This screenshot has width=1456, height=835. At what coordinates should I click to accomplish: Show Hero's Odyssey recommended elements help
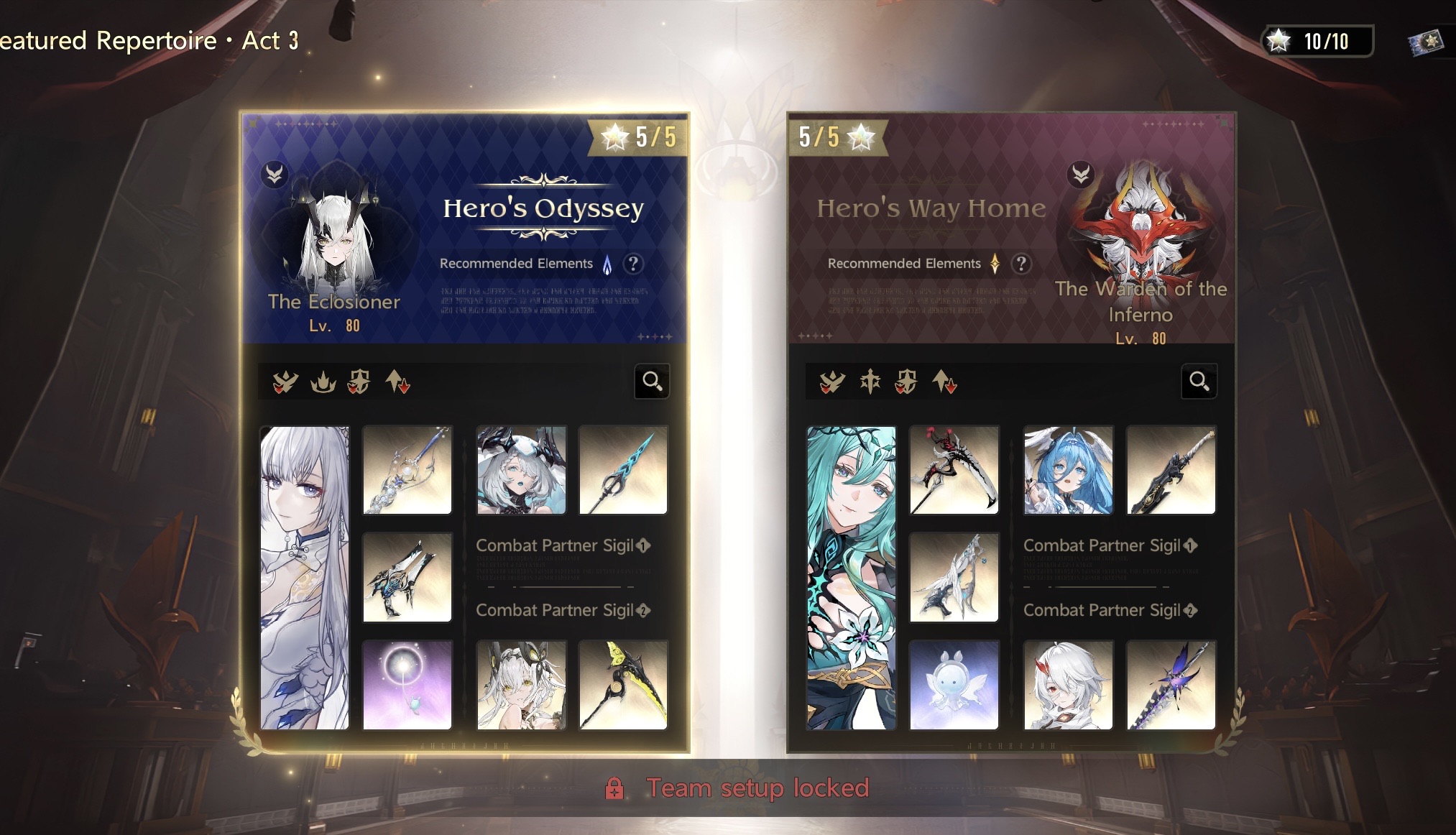point(633,264)
